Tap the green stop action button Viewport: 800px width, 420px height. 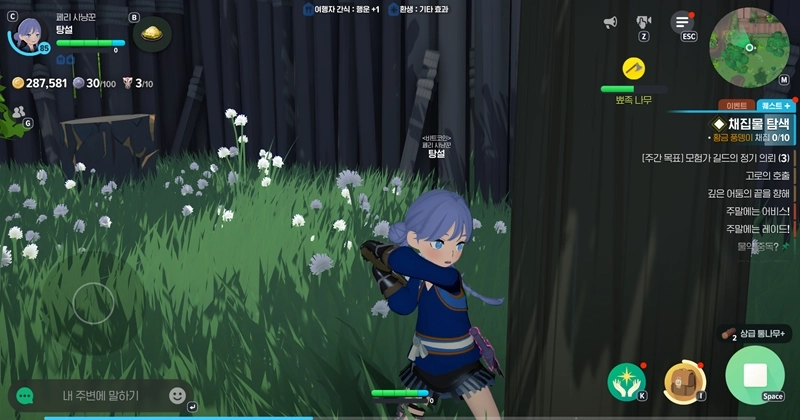click(x=757, y=376)
